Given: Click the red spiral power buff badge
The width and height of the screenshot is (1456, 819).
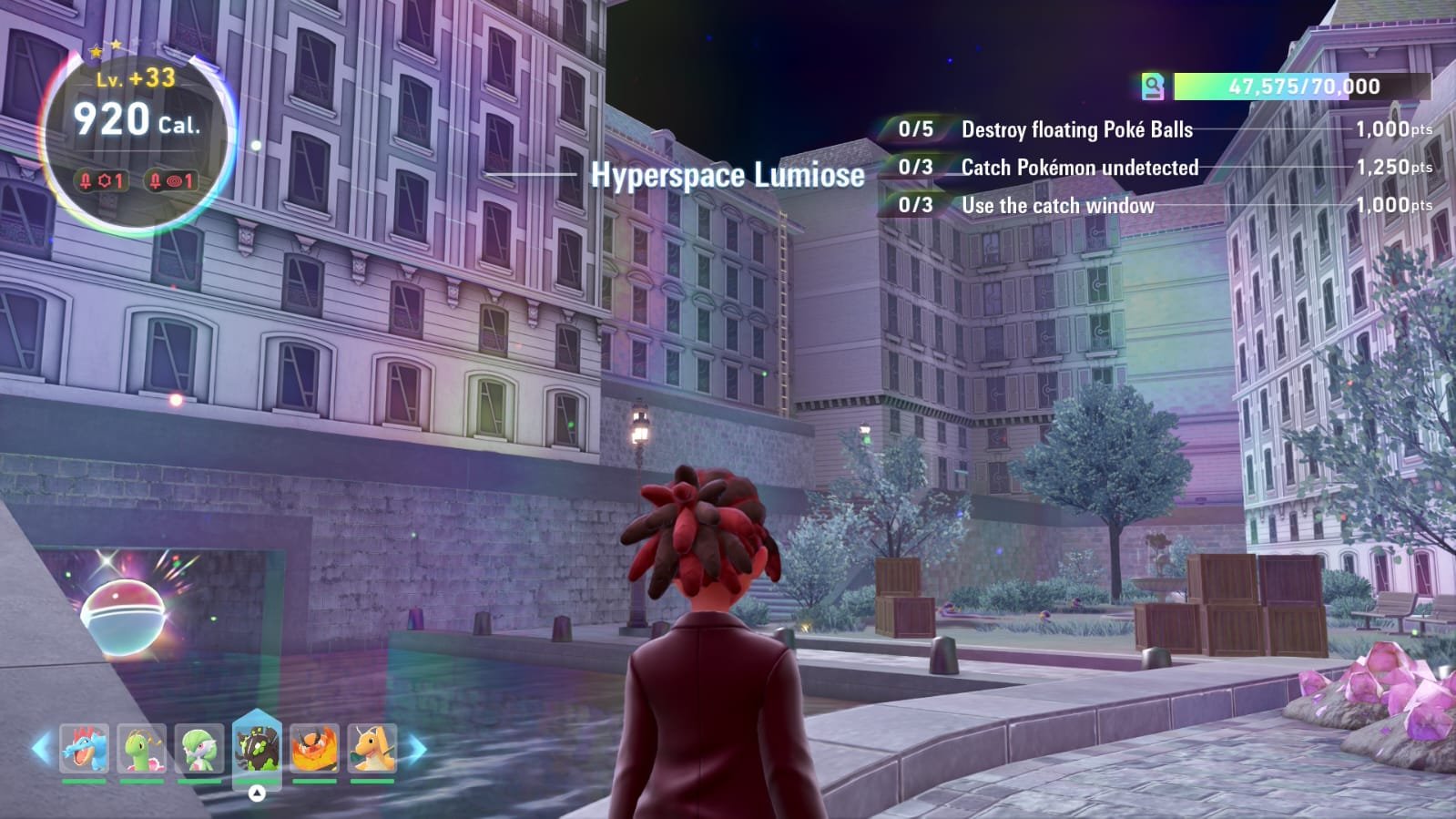Looking at the screenshot, I should coord(171,180).
